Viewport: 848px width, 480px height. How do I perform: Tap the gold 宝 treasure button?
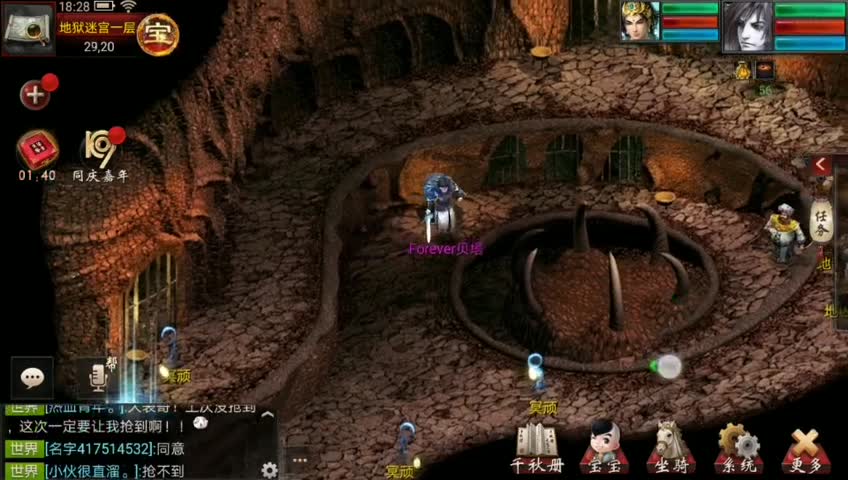point(158,35)
